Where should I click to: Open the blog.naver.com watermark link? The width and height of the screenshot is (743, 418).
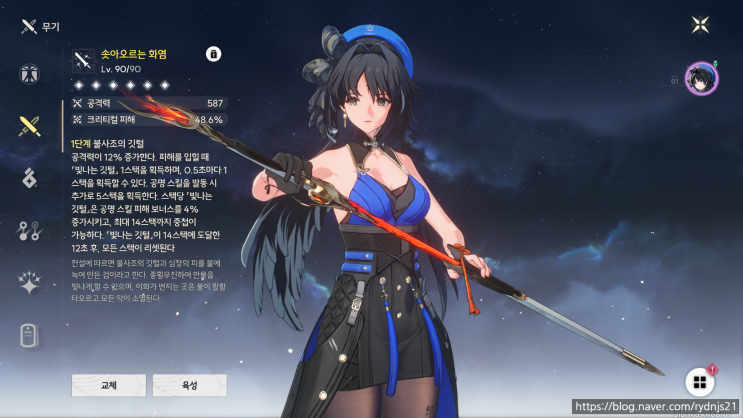click(x=656, y=408)
